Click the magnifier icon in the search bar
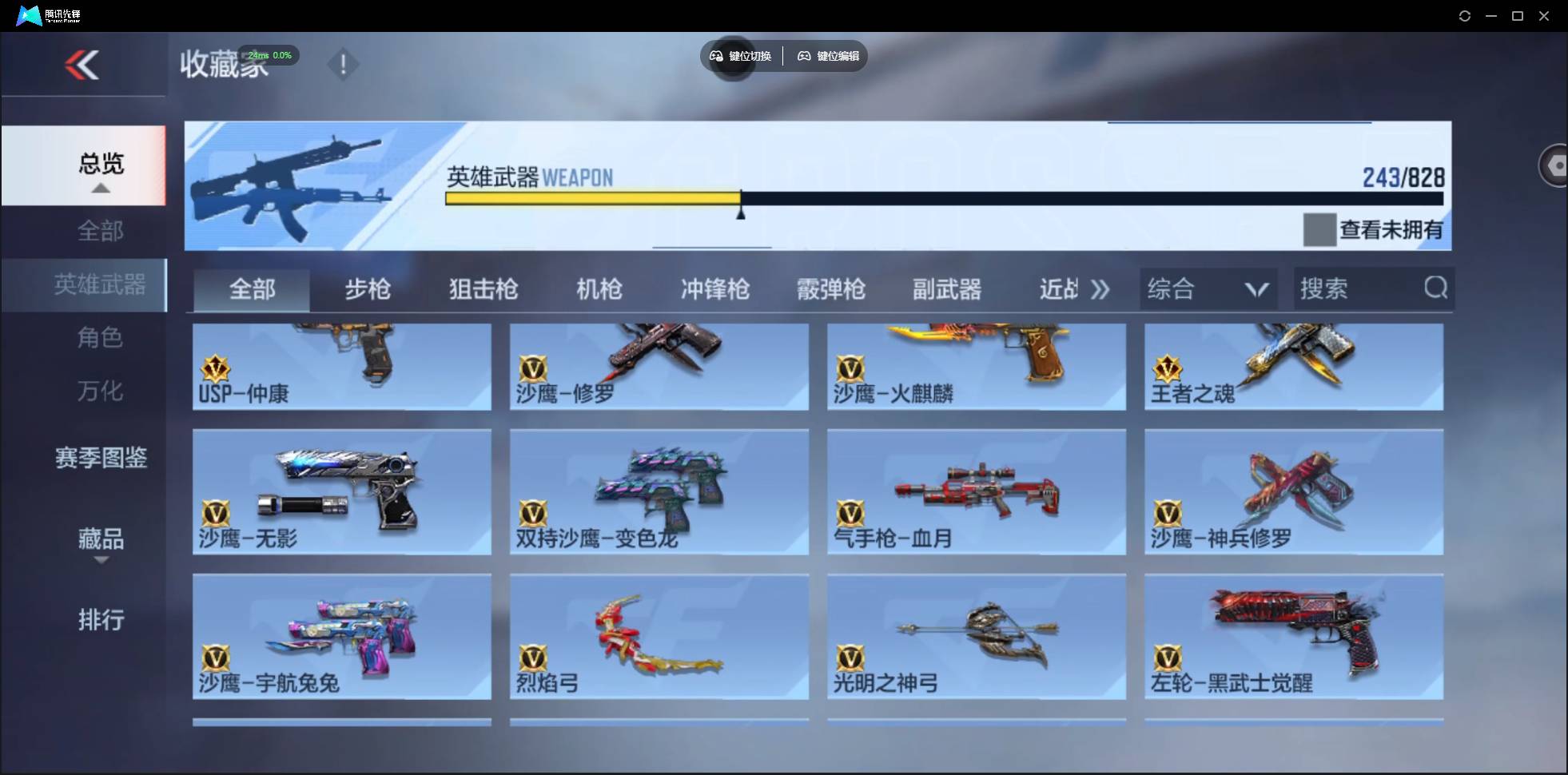The width and height of the screenshot is (1568, 775). (x=1435, y=288)
